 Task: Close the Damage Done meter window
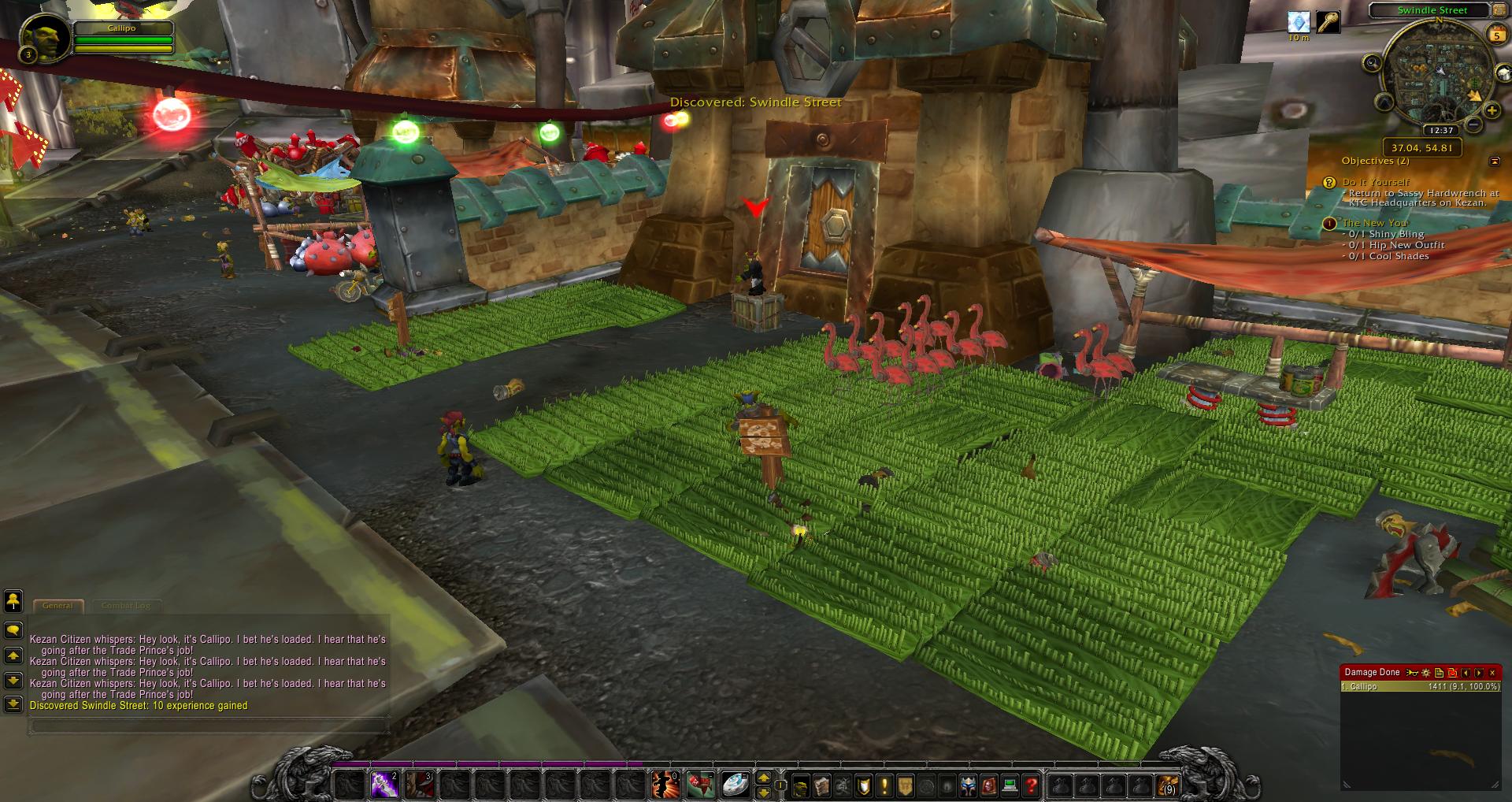pyautogui.click(x=1492, y=673)
